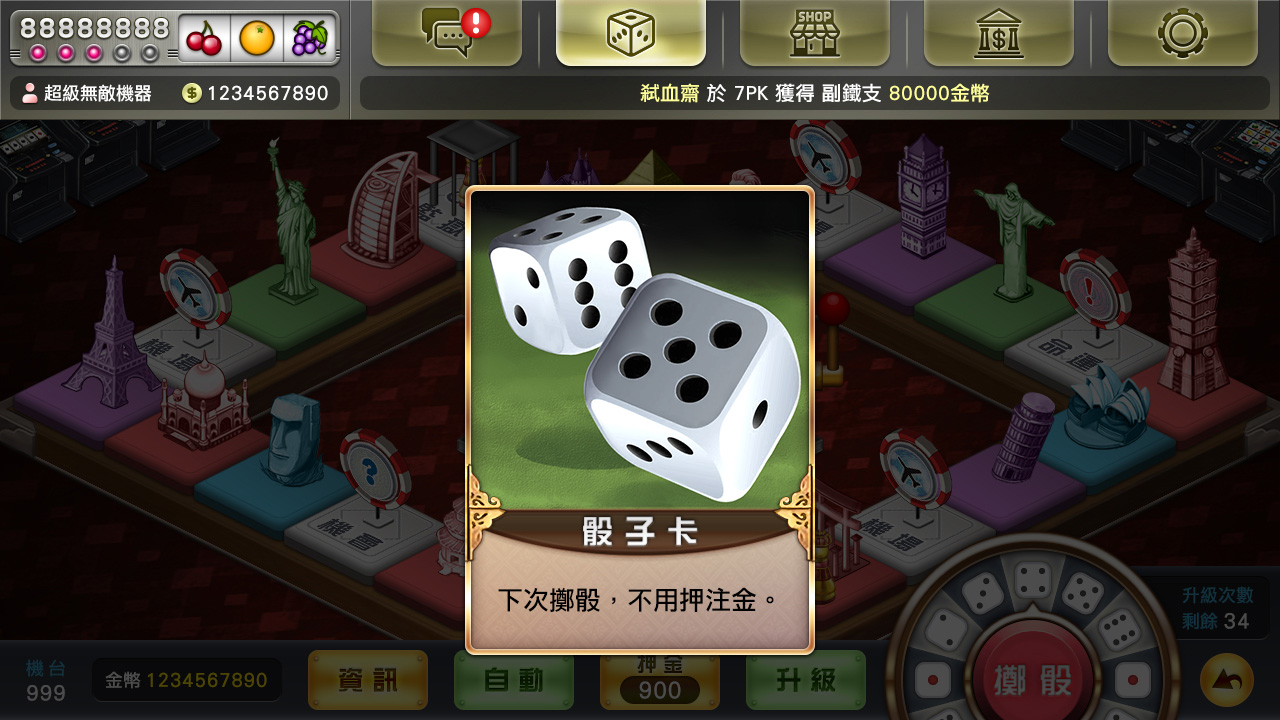1280x720 pixels.
Task: Select the dice game tab
Action: pyautogui.click(x=631, y=33)
